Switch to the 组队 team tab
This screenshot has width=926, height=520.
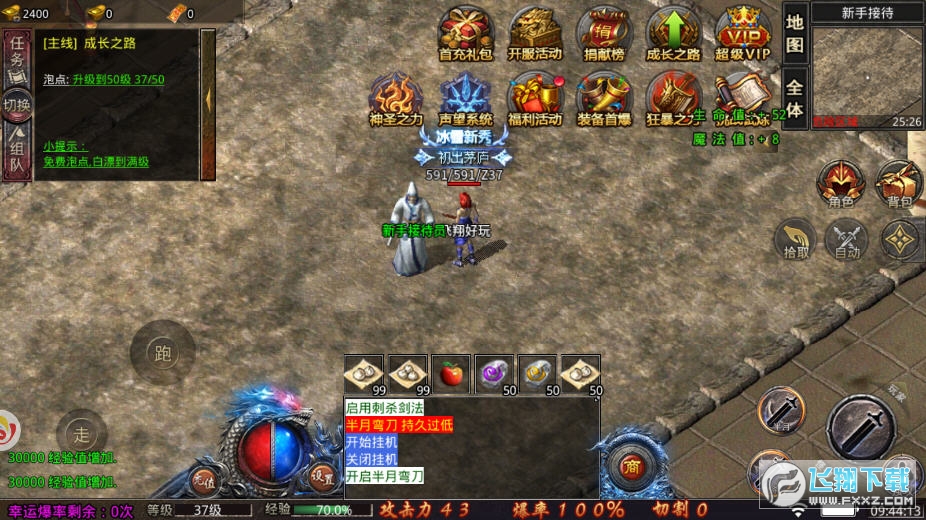pos(17,151)
